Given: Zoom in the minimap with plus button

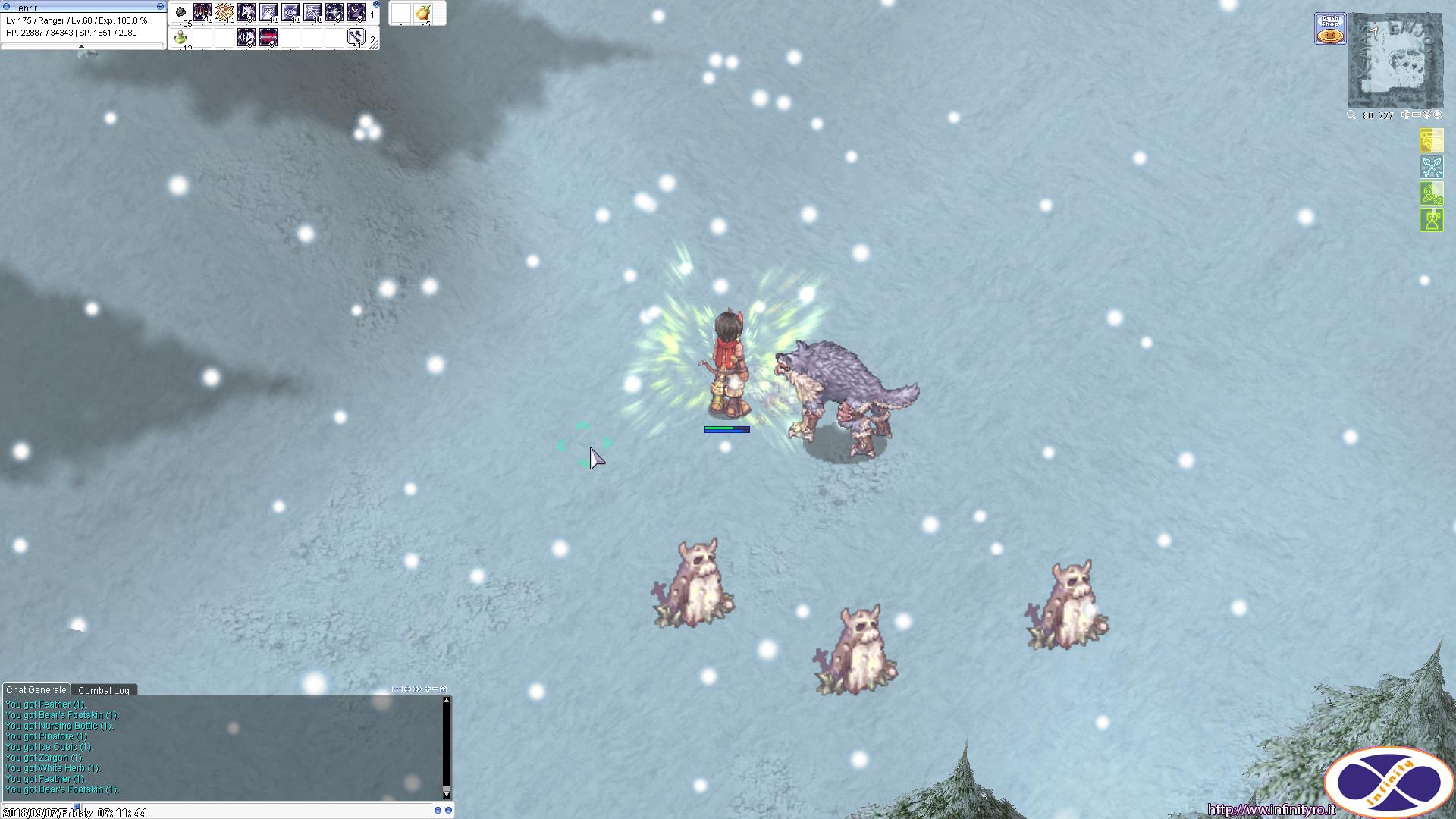Looking at the screenshot, I should coord(1405,115).
